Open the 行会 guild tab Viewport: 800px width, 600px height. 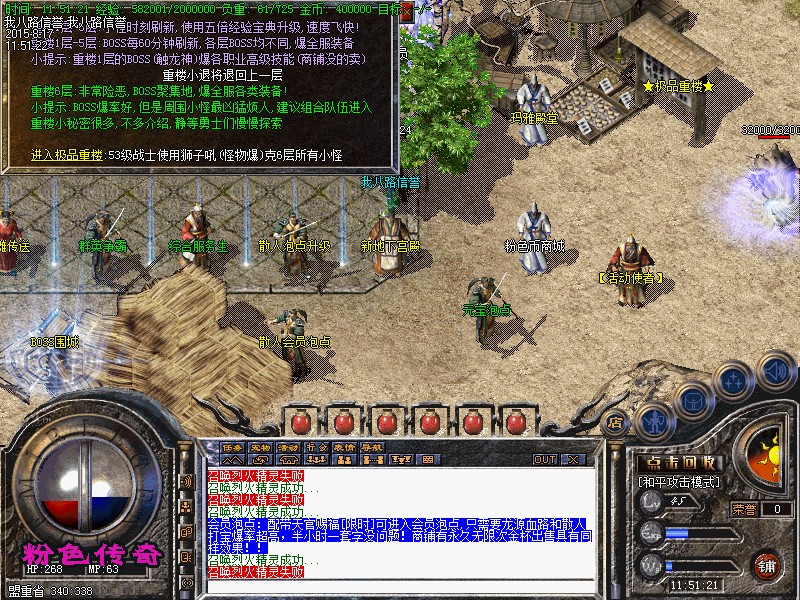(x=317, y=446)
